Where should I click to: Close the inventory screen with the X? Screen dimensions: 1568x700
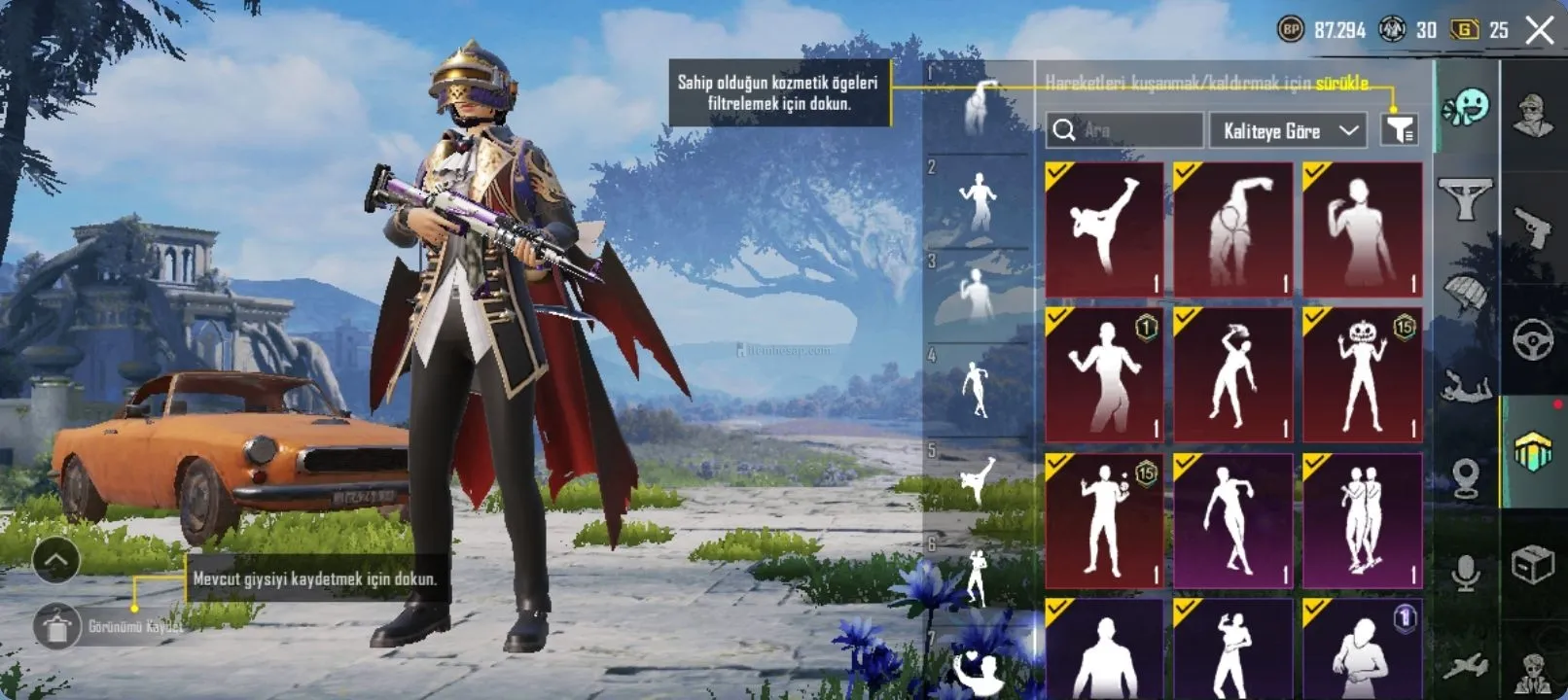point(1540,30)
